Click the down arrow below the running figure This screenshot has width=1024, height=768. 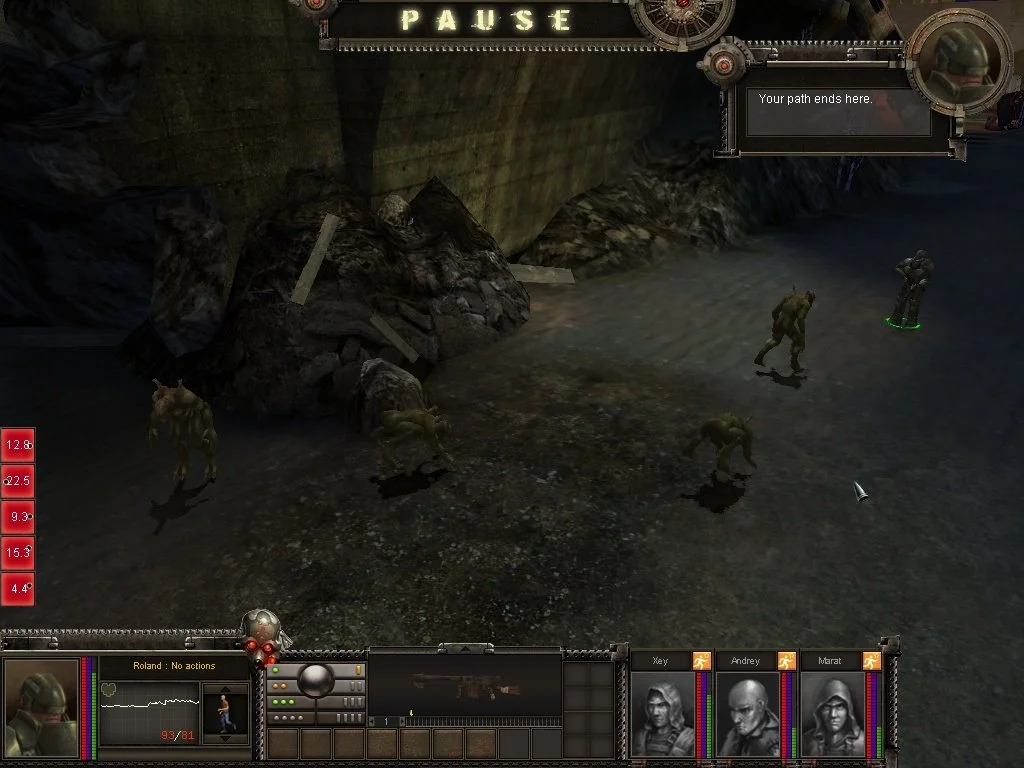tap(224, 738)
